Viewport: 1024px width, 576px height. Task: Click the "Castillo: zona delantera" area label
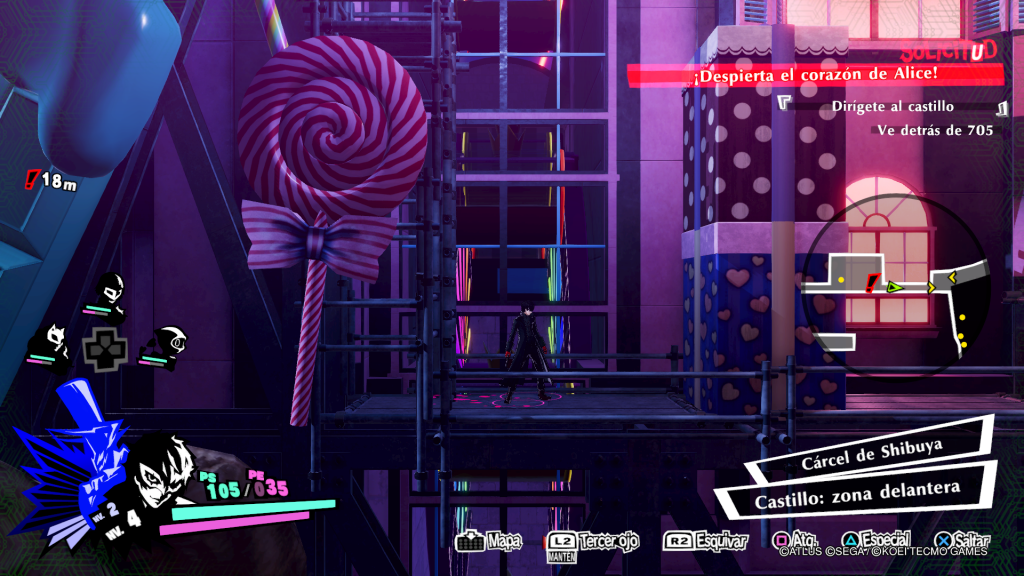842,490
